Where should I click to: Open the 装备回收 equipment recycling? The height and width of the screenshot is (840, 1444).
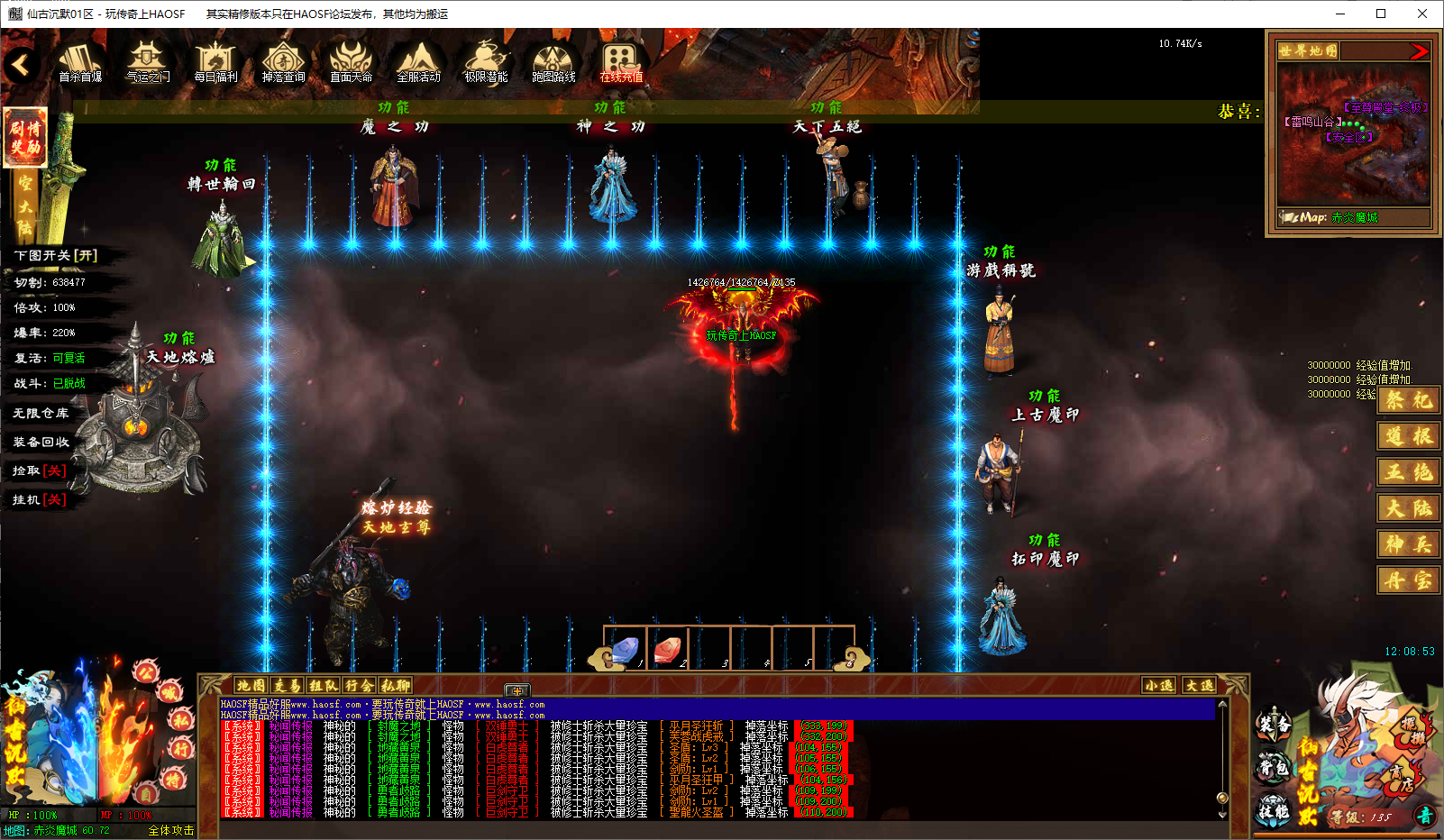coord(41,442)
